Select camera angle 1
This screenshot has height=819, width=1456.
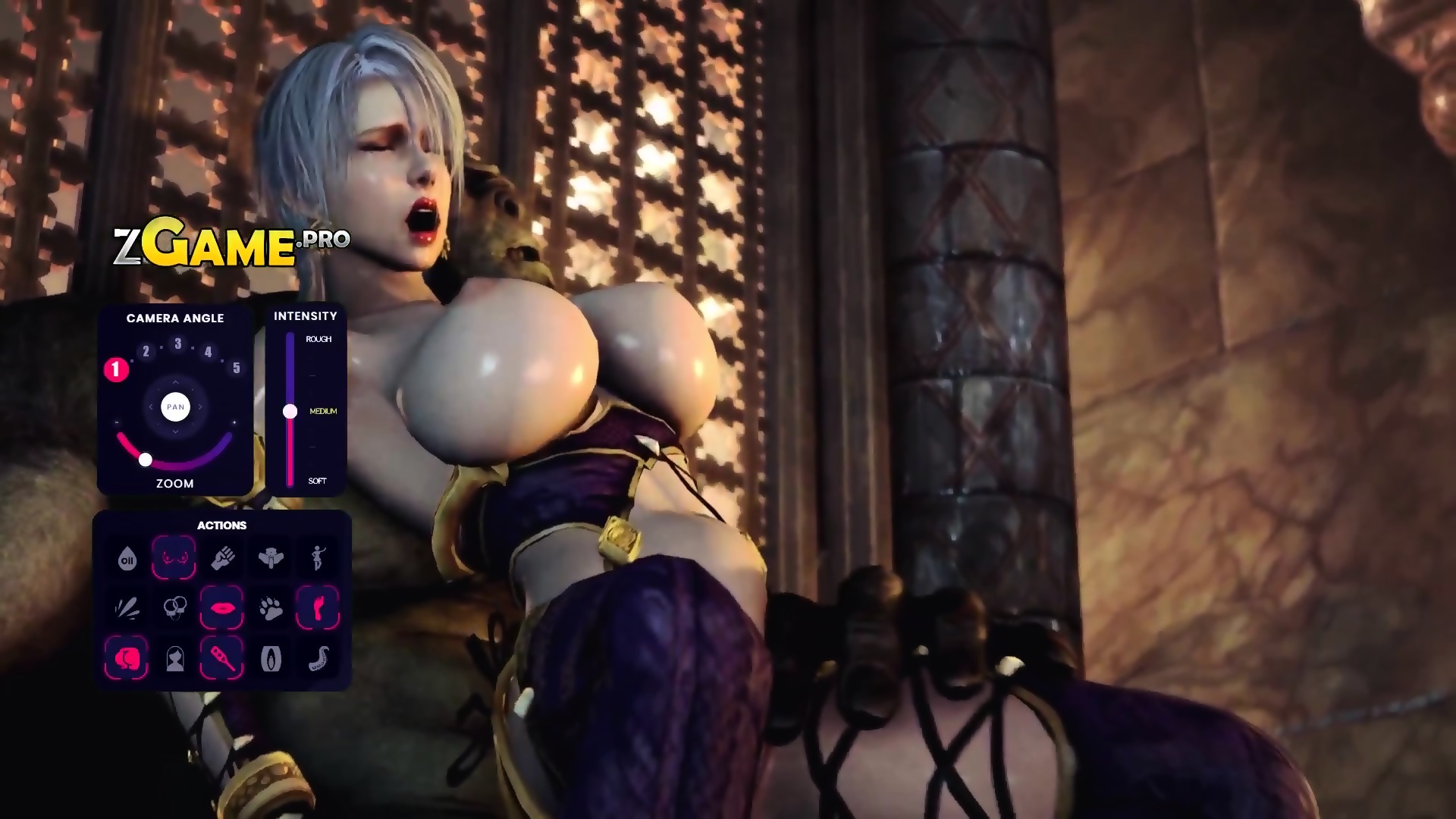[x=116, y=370]
